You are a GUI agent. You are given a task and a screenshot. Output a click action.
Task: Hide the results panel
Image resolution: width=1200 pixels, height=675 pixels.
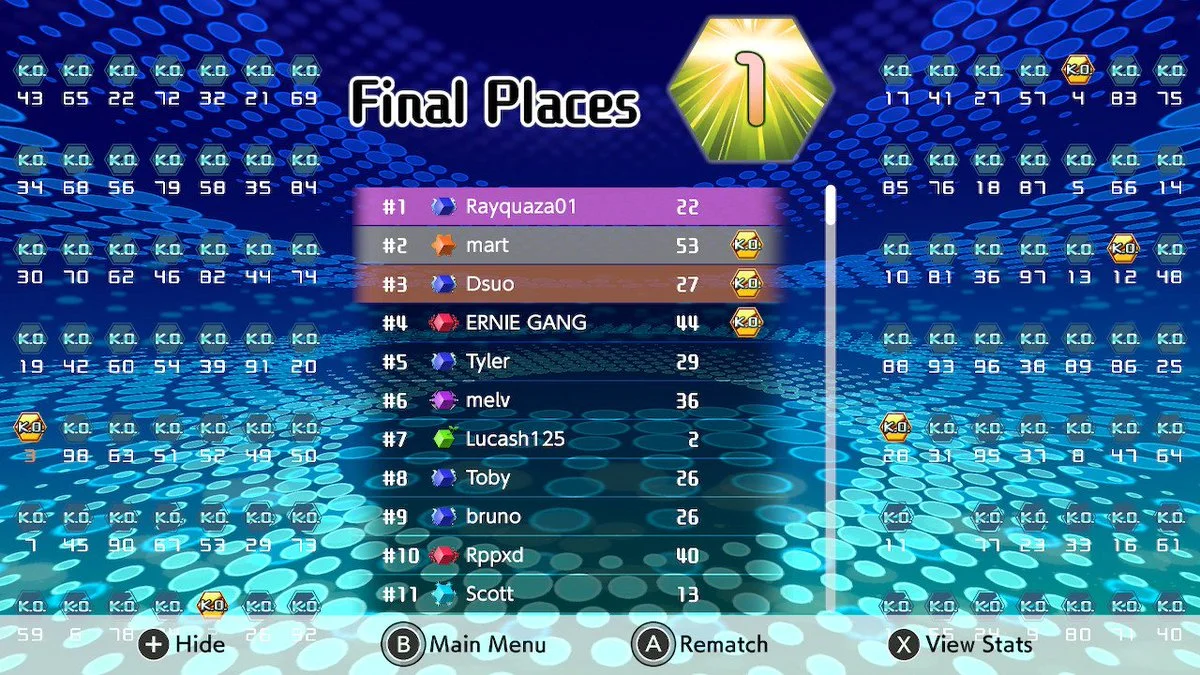point(182,644)
